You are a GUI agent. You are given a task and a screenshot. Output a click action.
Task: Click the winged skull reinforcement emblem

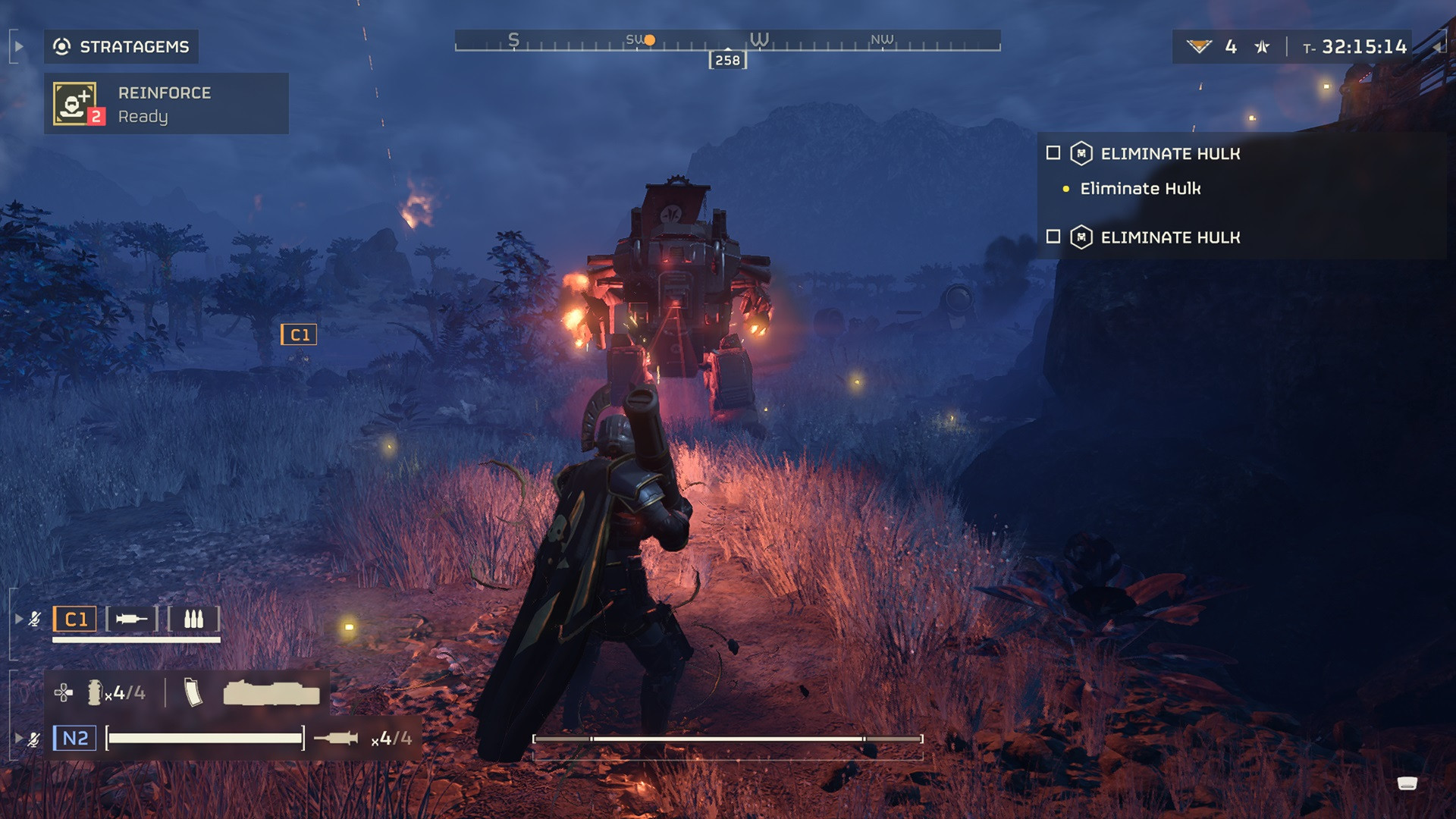pos(1198,47)
